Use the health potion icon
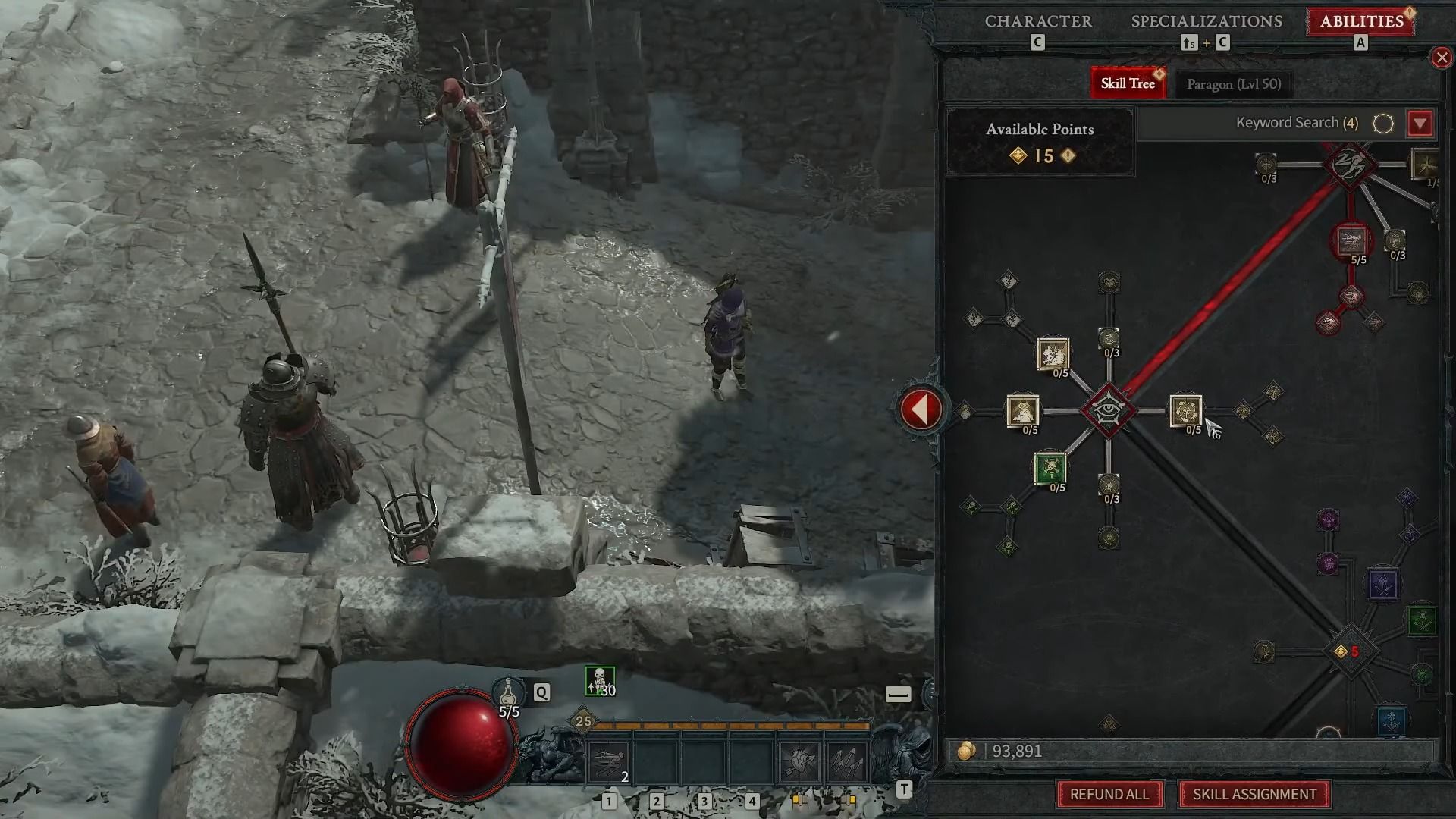 509,693
